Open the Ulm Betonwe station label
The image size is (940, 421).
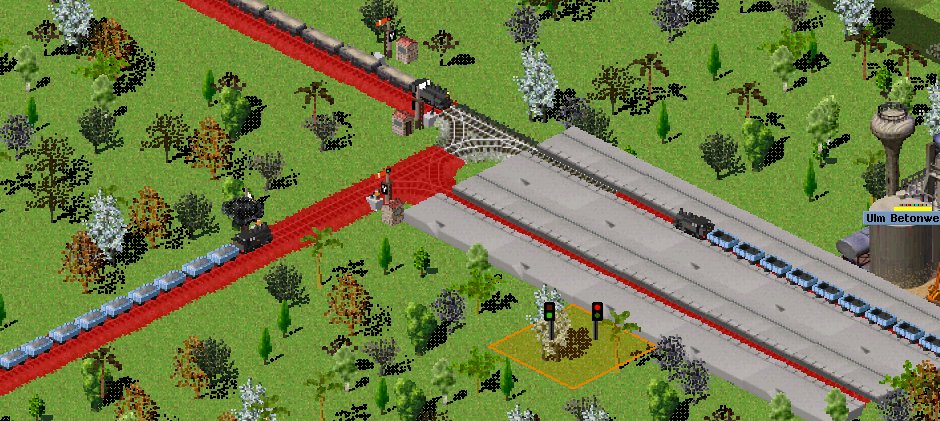(903, 218)
